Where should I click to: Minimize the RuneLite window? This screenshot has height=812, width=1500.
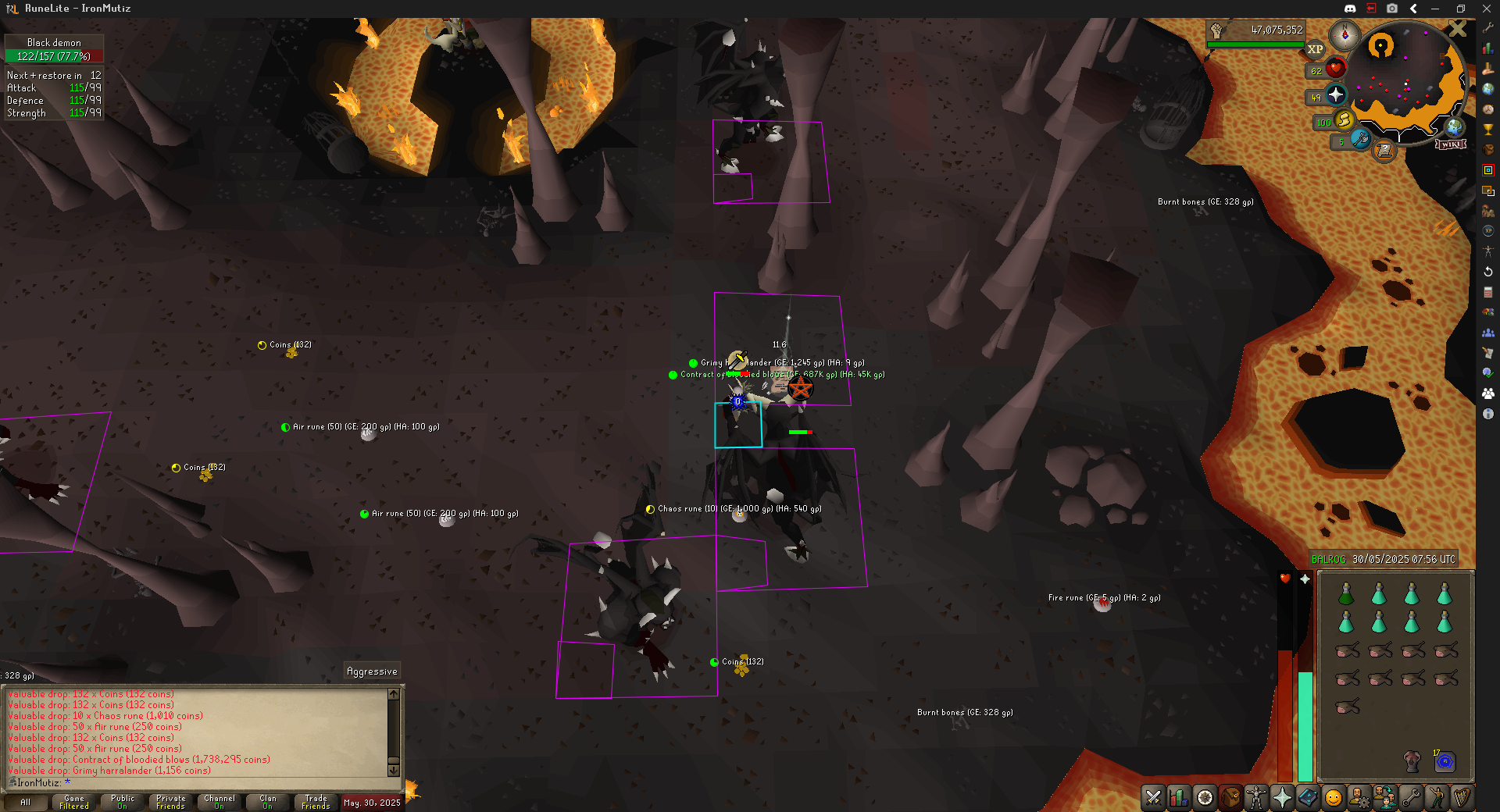pyautogui.click(x=1435, y=9)
